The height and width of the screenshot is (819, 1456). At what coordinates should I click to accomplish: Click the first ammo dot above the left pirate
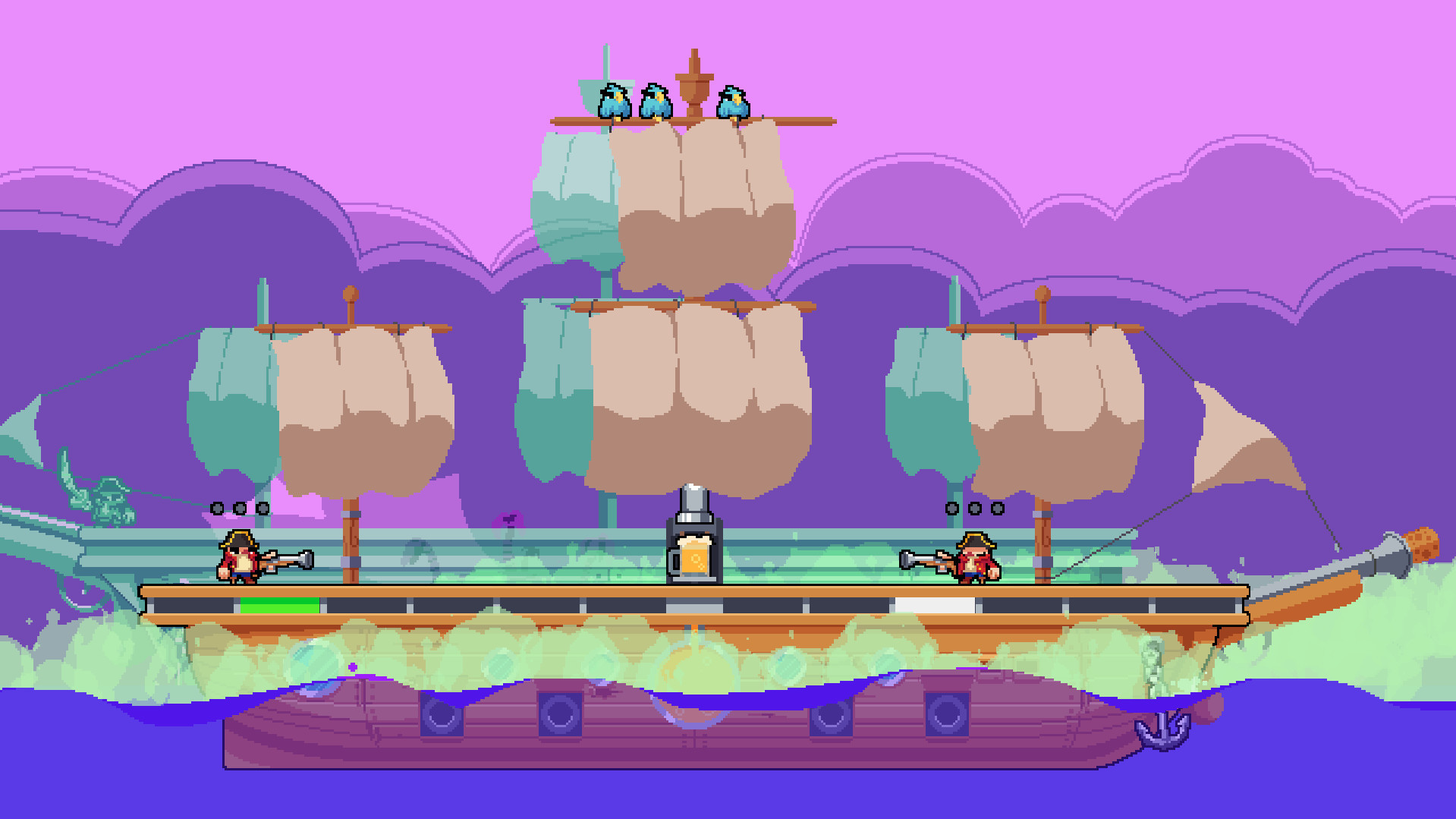[216, 507]
